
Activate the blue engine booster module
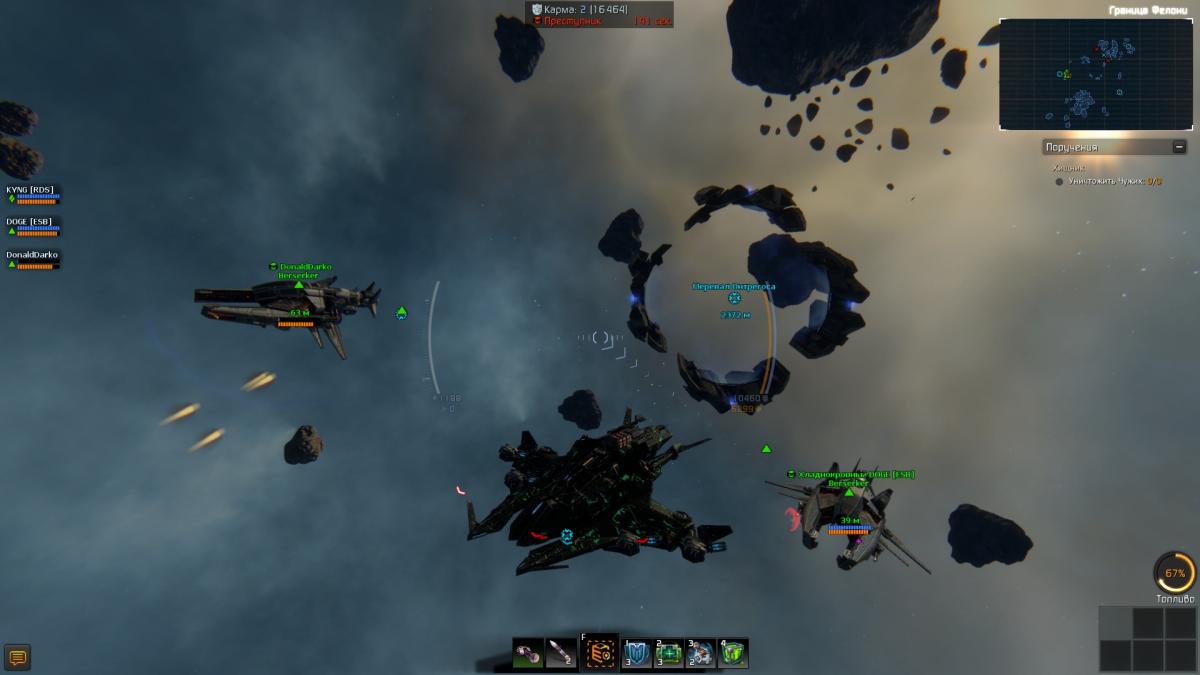[701, 654]
